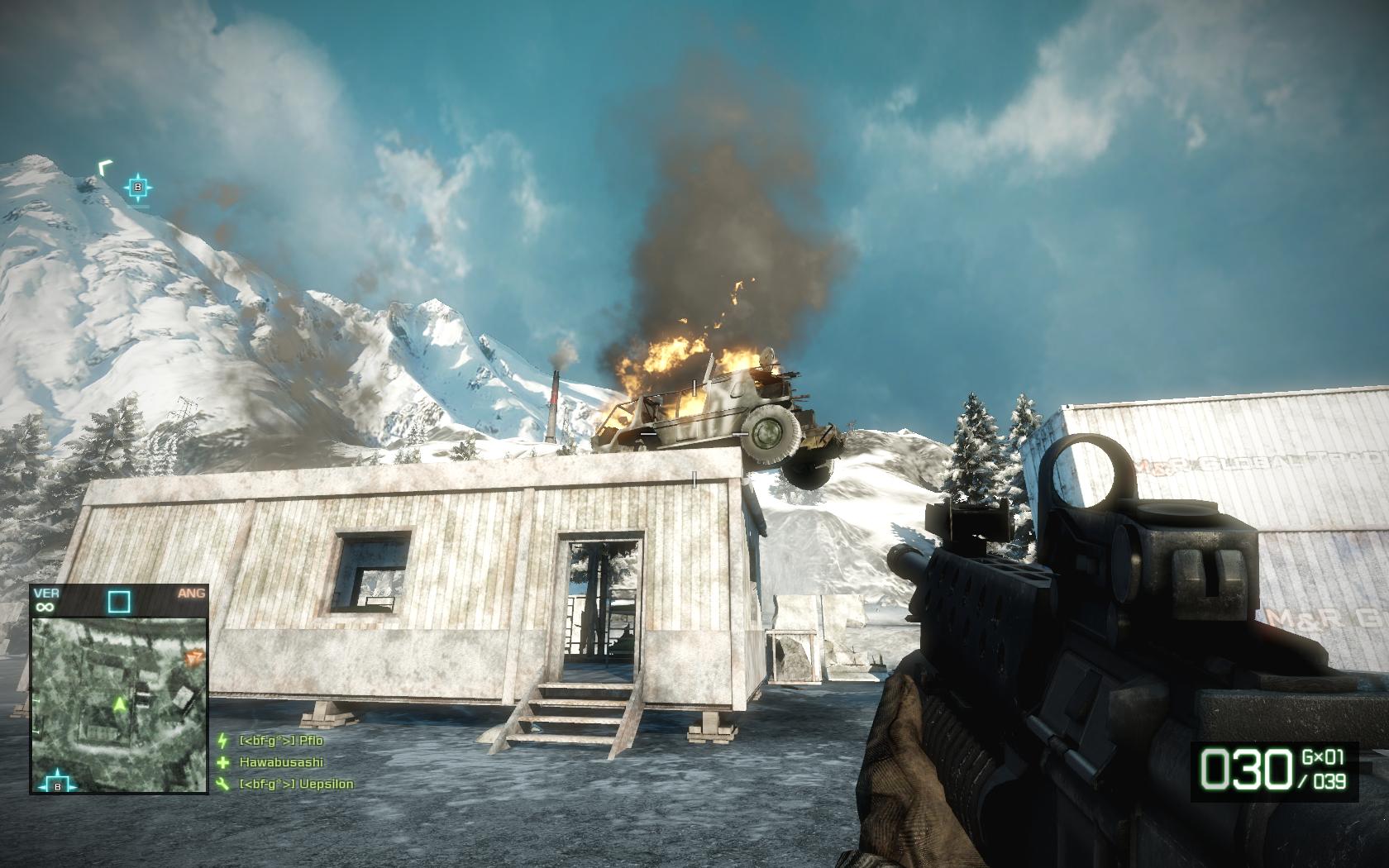1389x868 pixels.
Task: Click the B flag icon on the minimap
Action: [57, 785]
